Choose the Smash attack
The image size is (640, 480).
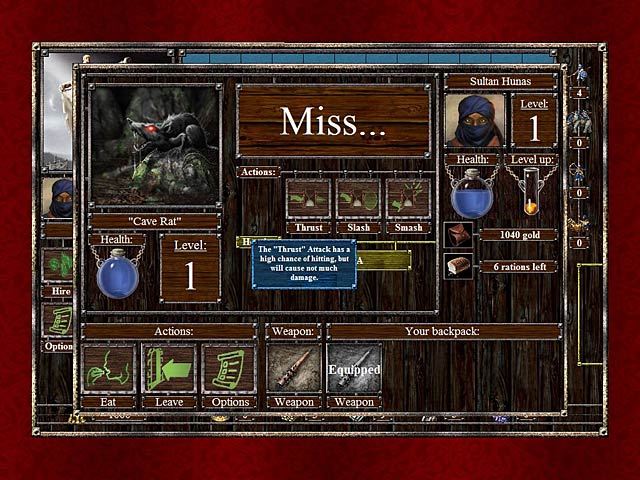pyautogui.click(x=408, y=199)
